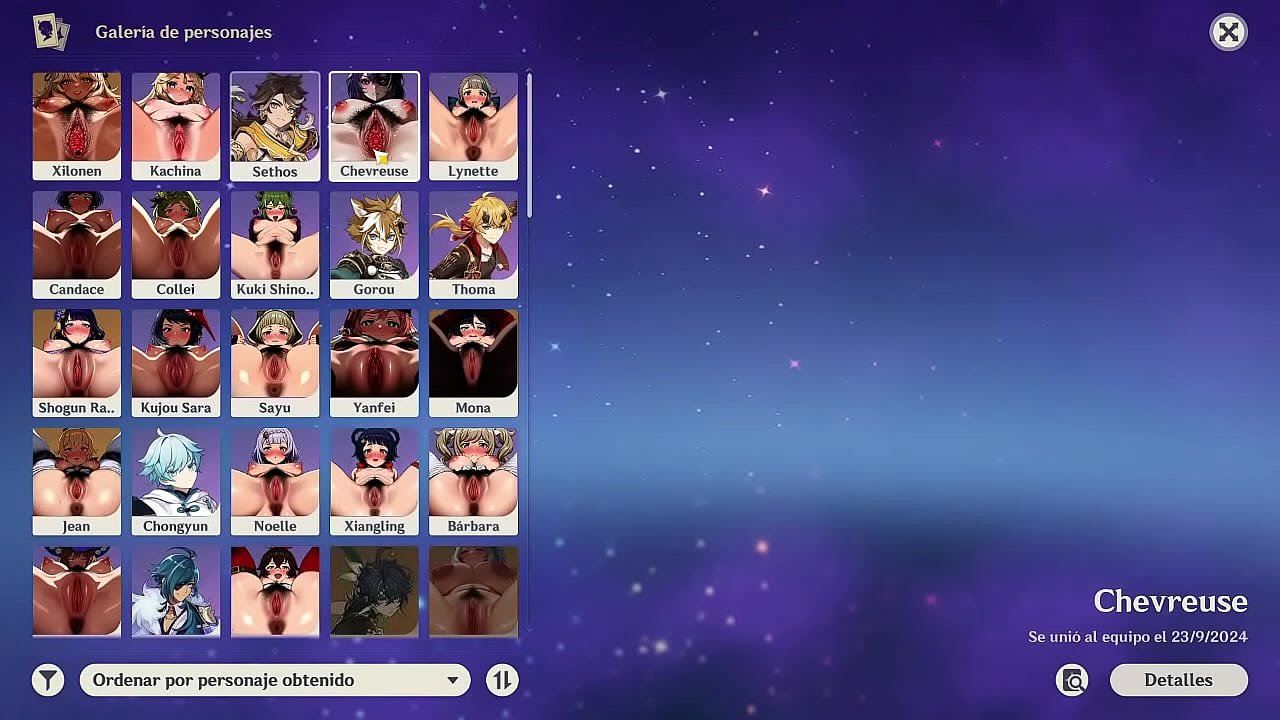The height and width of the screenshot is (720, 1280).
Task: Click the magnifier preview icon beside Detalles
Action: click(x=1072, y=680)
